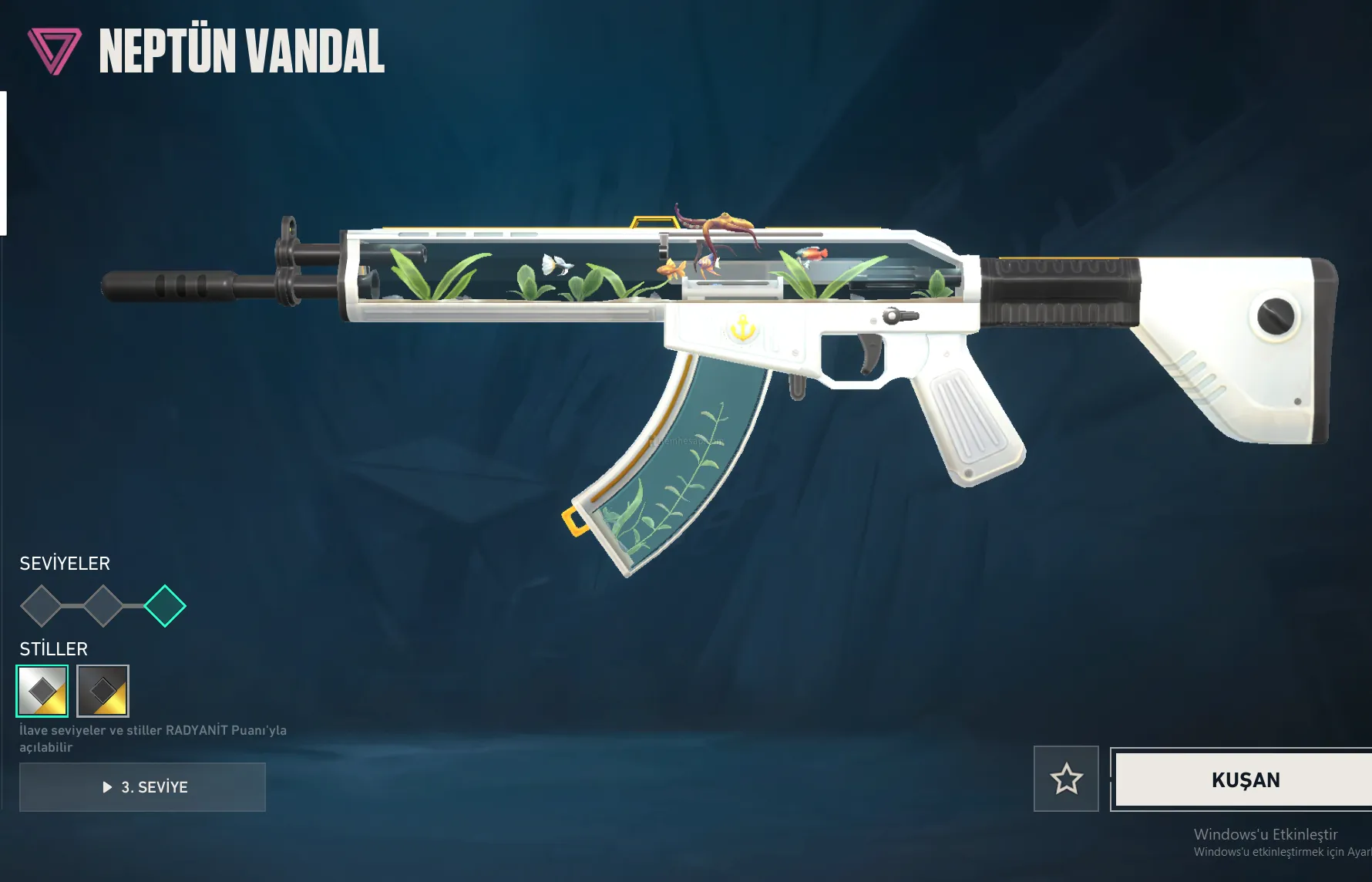The width and height of the screenshot is (1372, 882).
Task: Play the 3. SEVİYE preview video
Action: click(143, 787)
